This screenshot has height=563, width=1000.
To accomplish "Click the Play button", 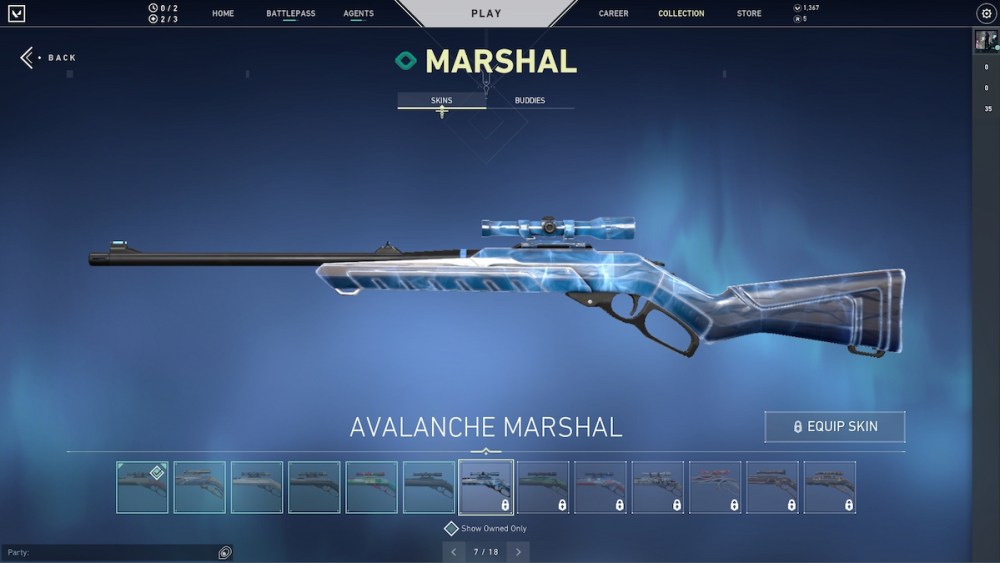I will click(x=486, y=14).
